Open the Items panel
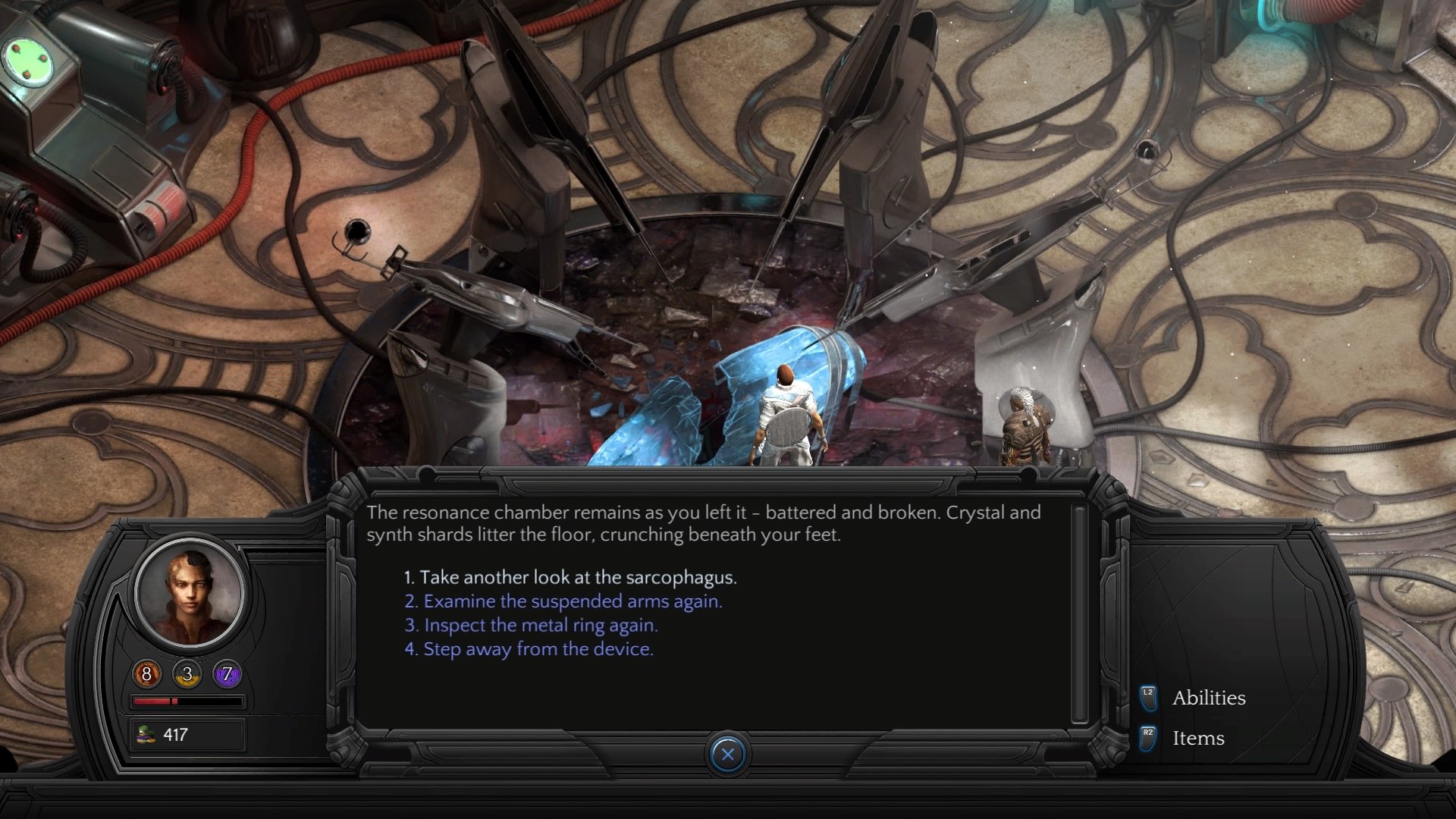This screenshot has height=819, width=1456. point(1198,738)
